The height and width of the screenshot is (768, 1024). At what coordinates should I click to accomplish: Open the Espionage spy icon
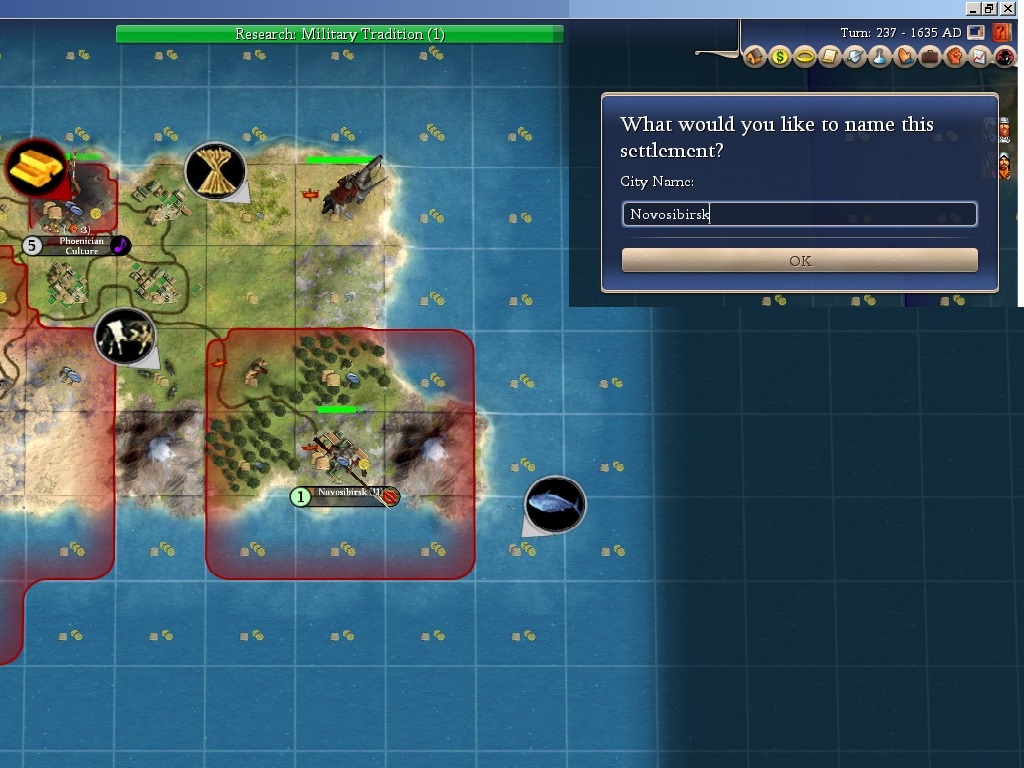tap(1004, 56)
